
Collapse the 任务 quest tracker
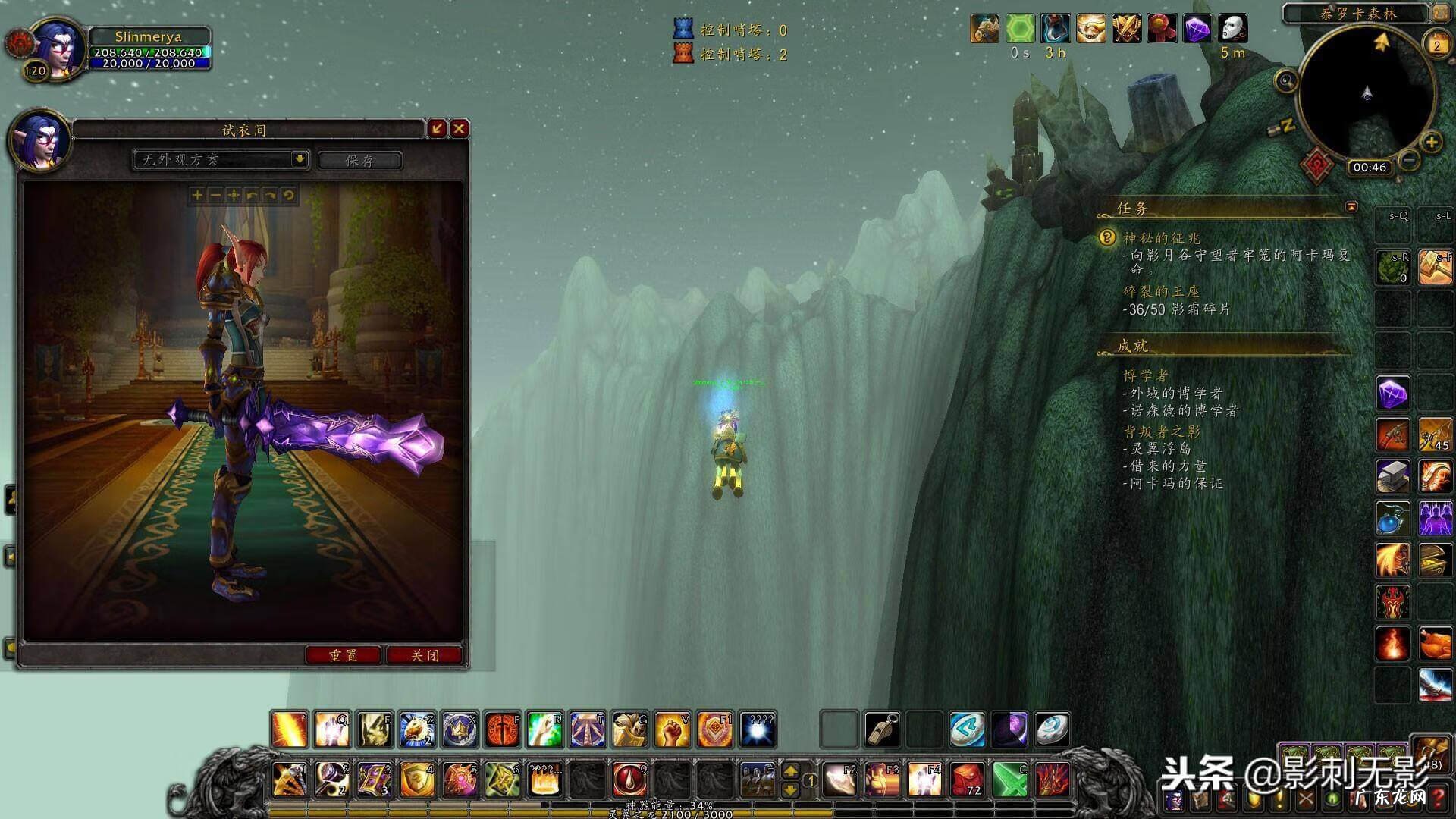(1351, 206)
